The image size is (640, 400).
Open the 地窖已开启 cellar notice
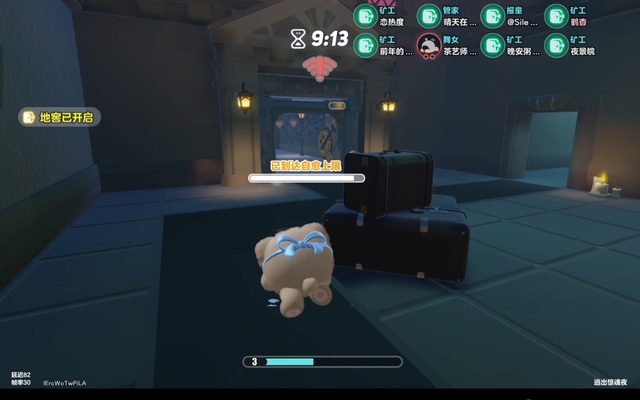tap(60, 117)
